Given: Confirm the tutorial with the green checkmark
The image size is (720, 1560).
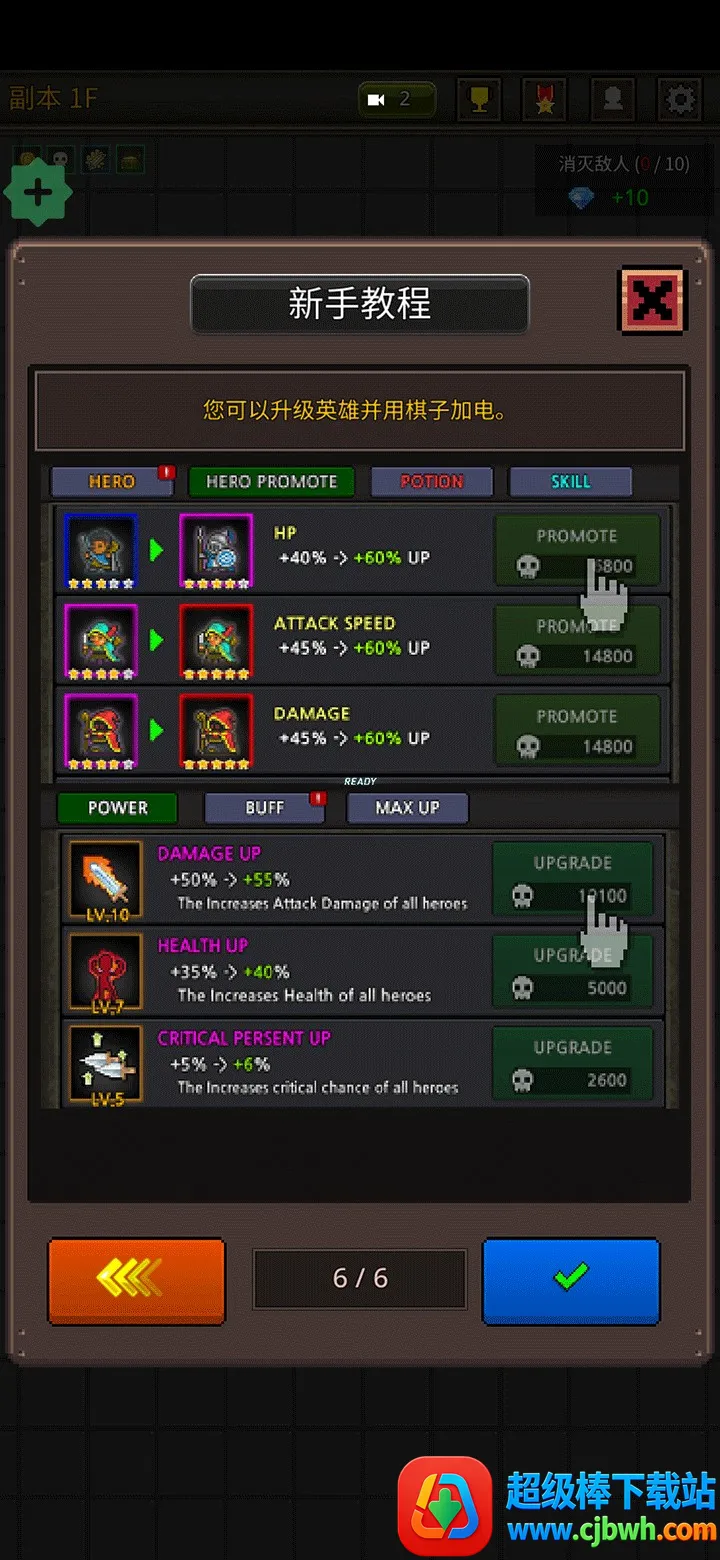Looking at the screenshot, I should tap(571, 1280).
